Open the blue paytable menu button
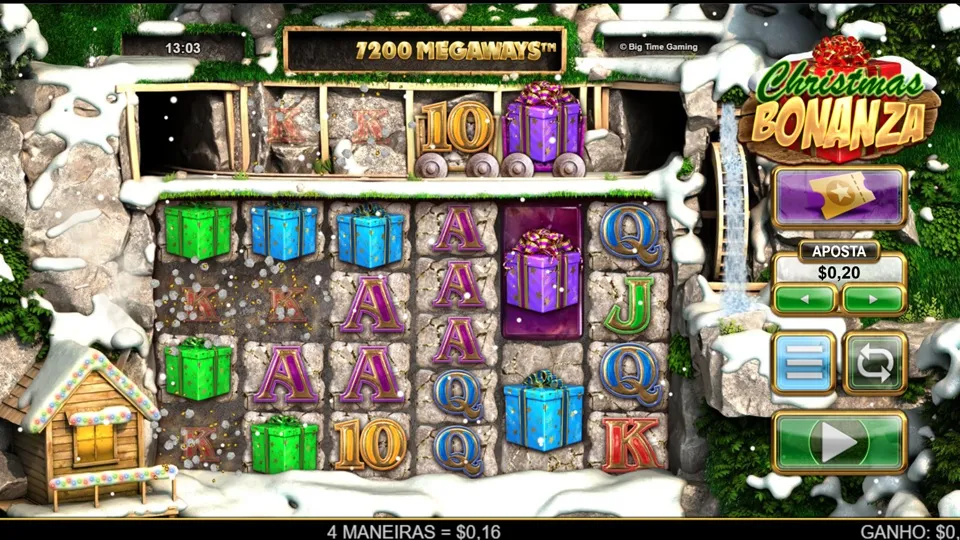960x540 pixels. [x=803, y=362]
